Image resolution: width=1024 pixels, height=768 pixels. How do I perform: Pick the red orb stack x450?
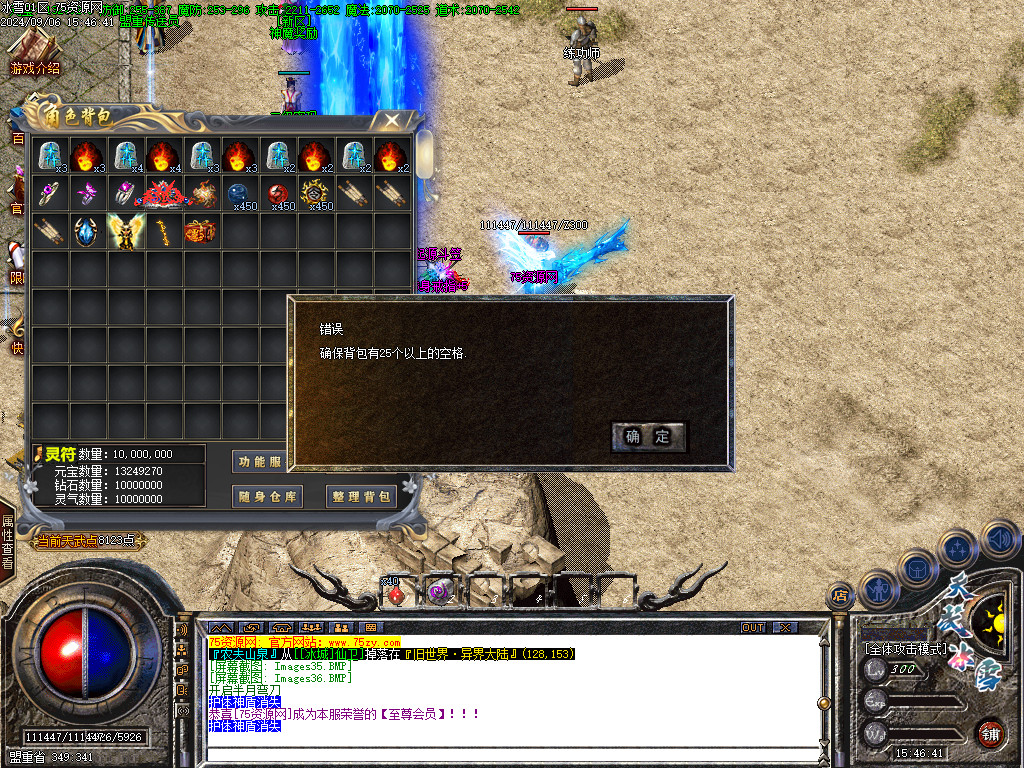click(278, 194)
